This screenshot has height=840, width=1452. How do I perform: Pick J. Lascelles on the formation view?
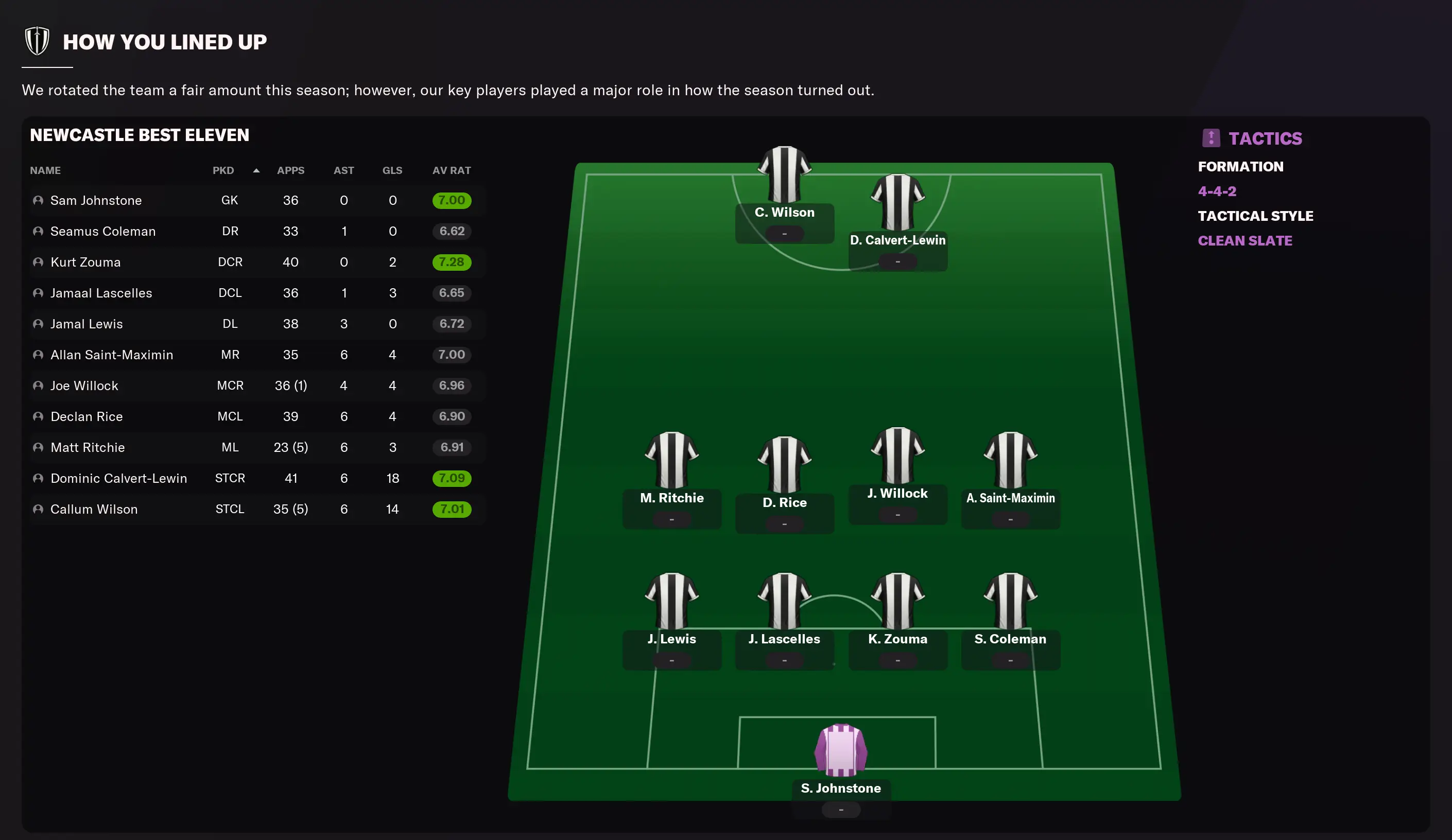(784, 600)
